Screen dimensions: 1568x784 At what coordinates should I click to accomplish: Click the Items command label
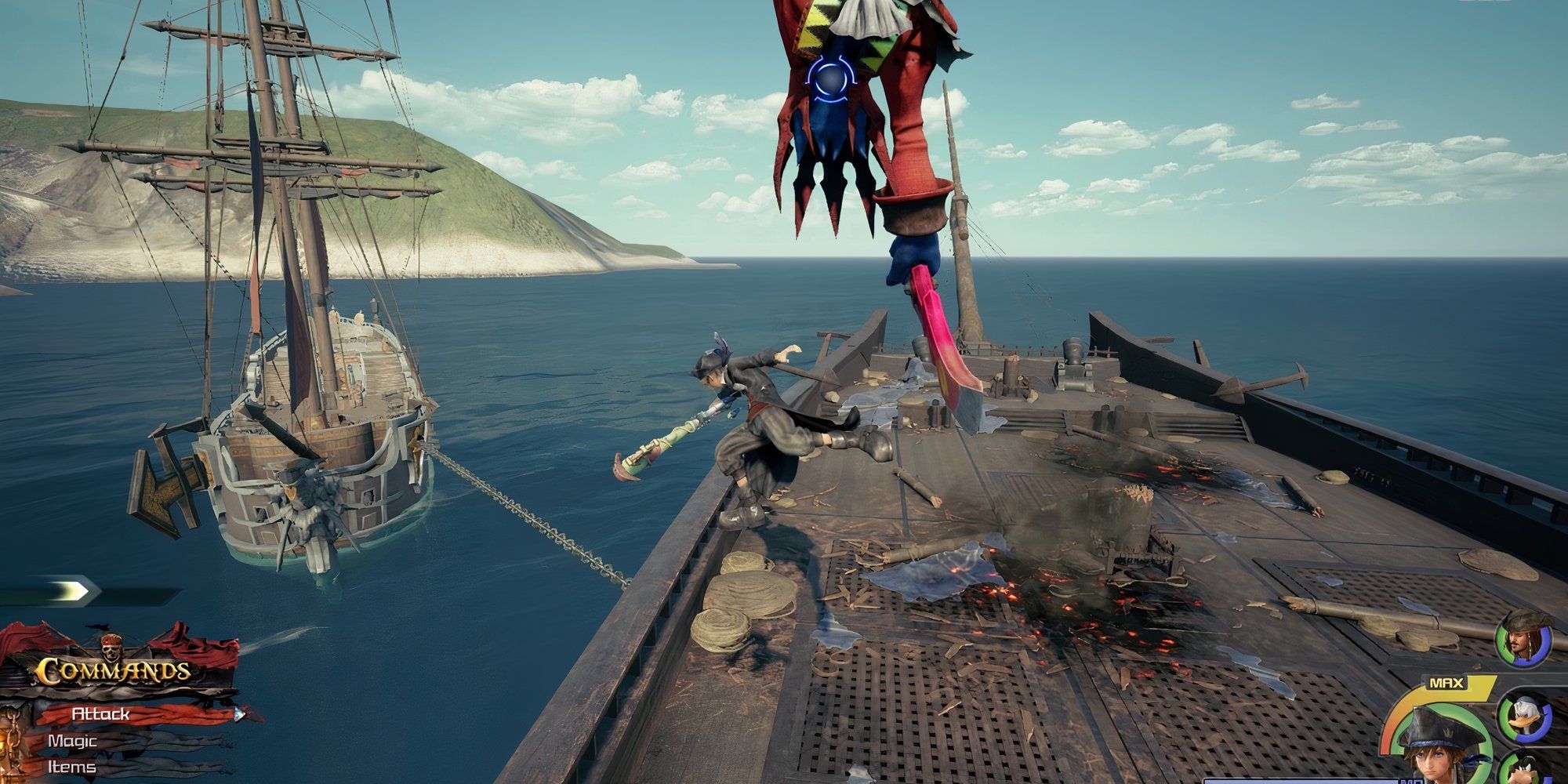click(x=72, y=766)
